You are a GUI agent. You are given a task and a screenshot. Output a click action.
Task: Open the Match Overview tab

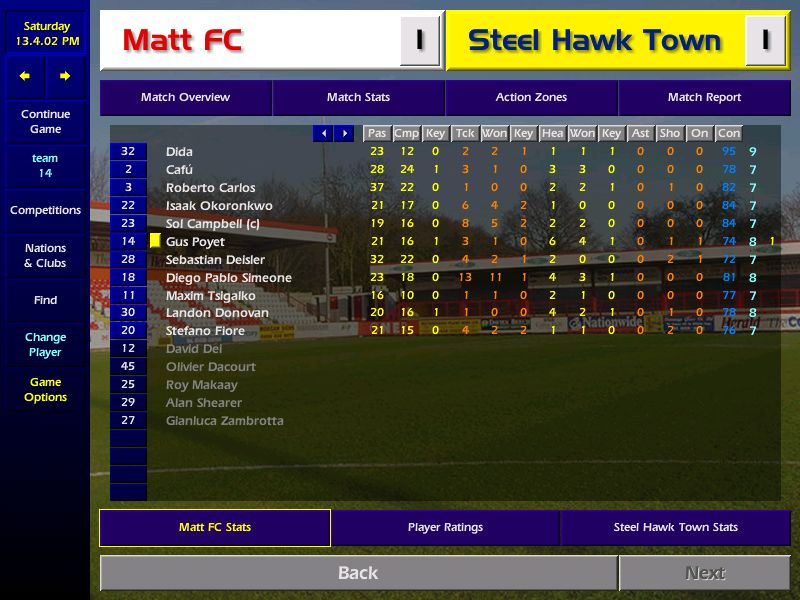pyautogui.click(x=185, y=98)
